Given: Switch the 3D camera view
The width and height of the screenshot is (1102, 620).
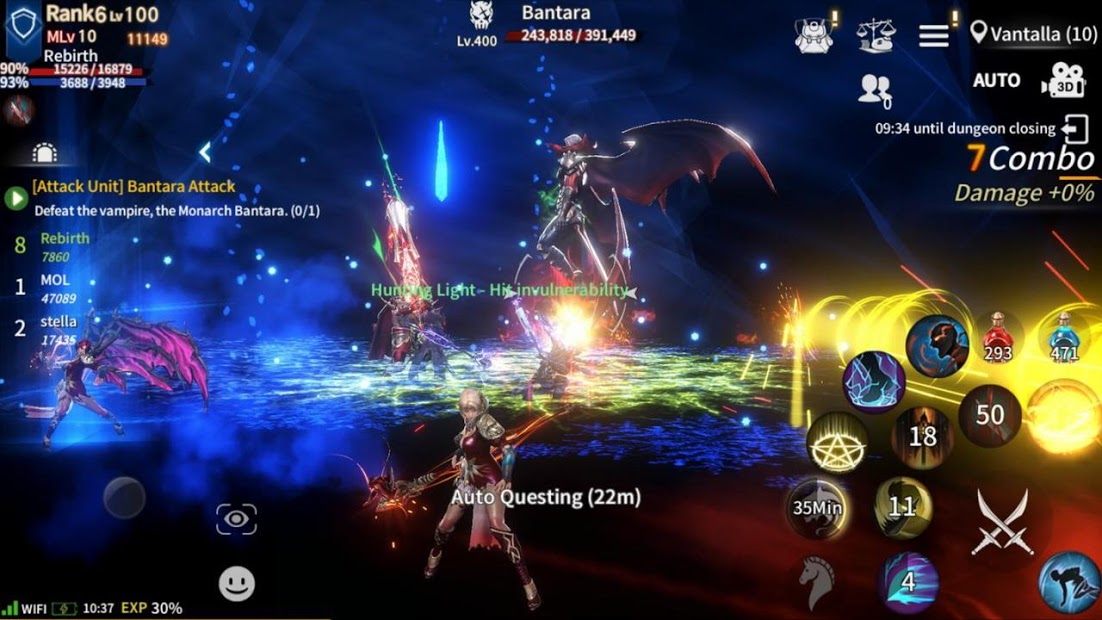Looking at the screenshot, I should point(1062,82).
